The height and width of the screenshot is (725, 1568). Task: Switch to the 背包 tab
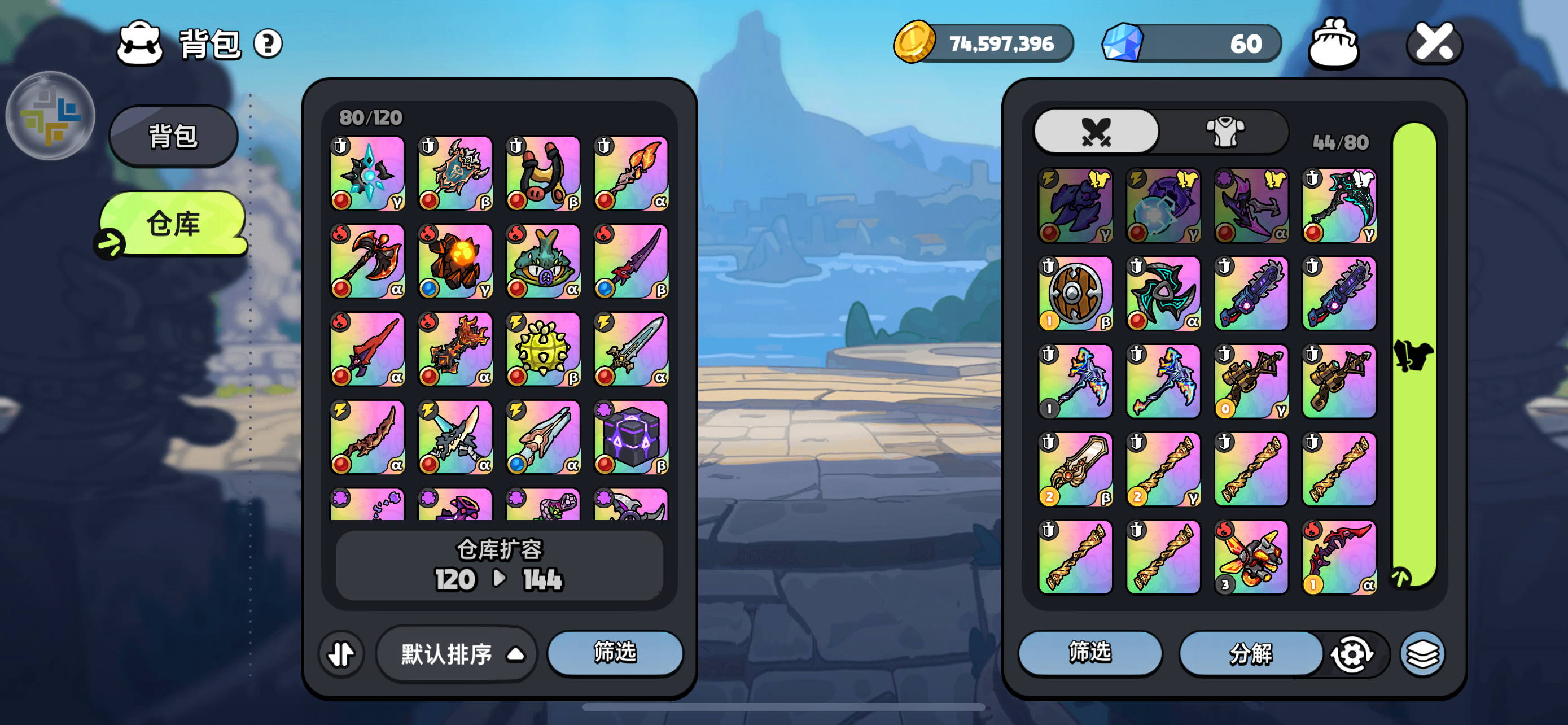[x=173, y=136]
